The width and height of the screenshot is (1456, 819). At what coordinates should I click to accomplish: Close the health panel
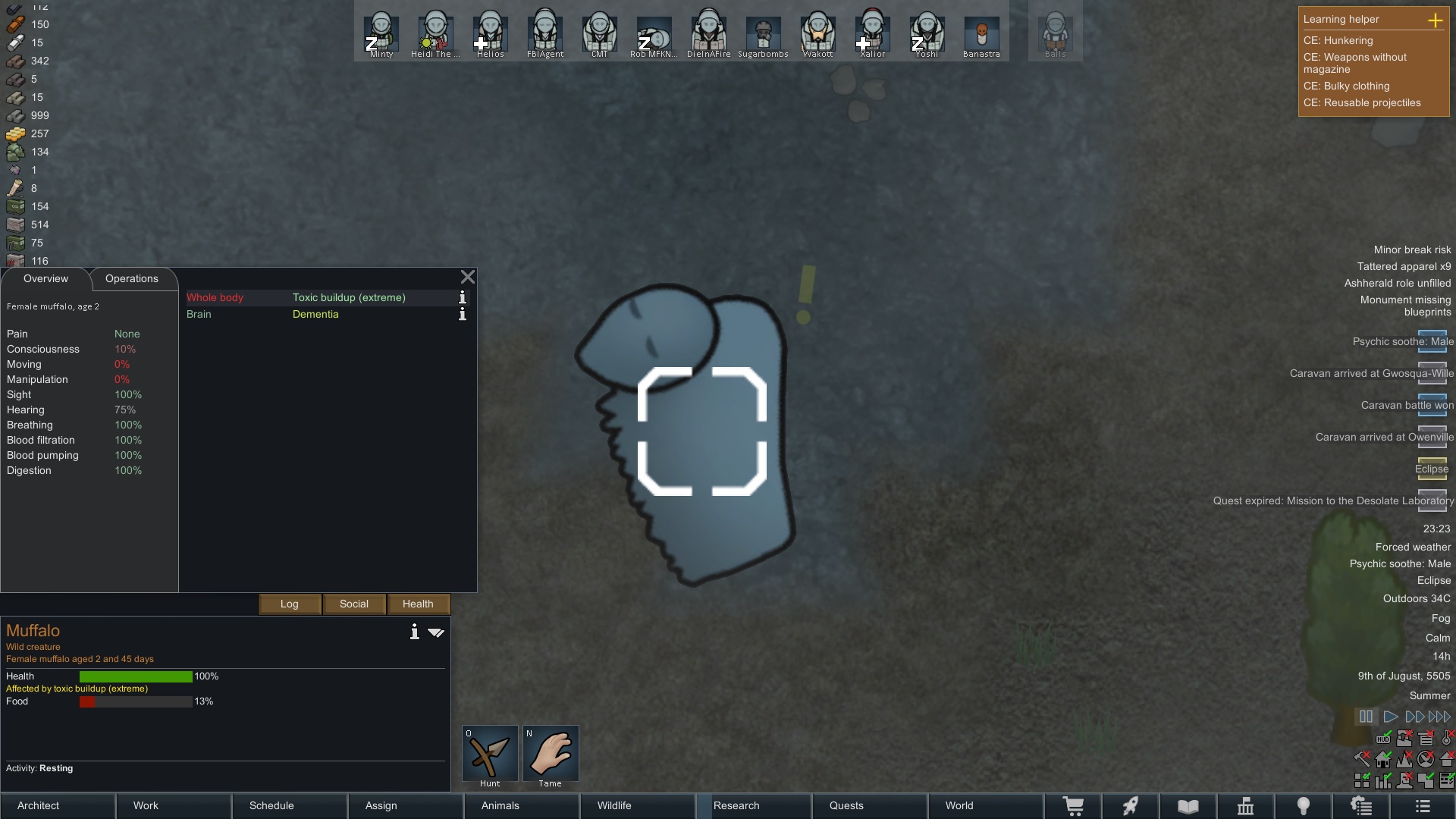tap(468, 278)
